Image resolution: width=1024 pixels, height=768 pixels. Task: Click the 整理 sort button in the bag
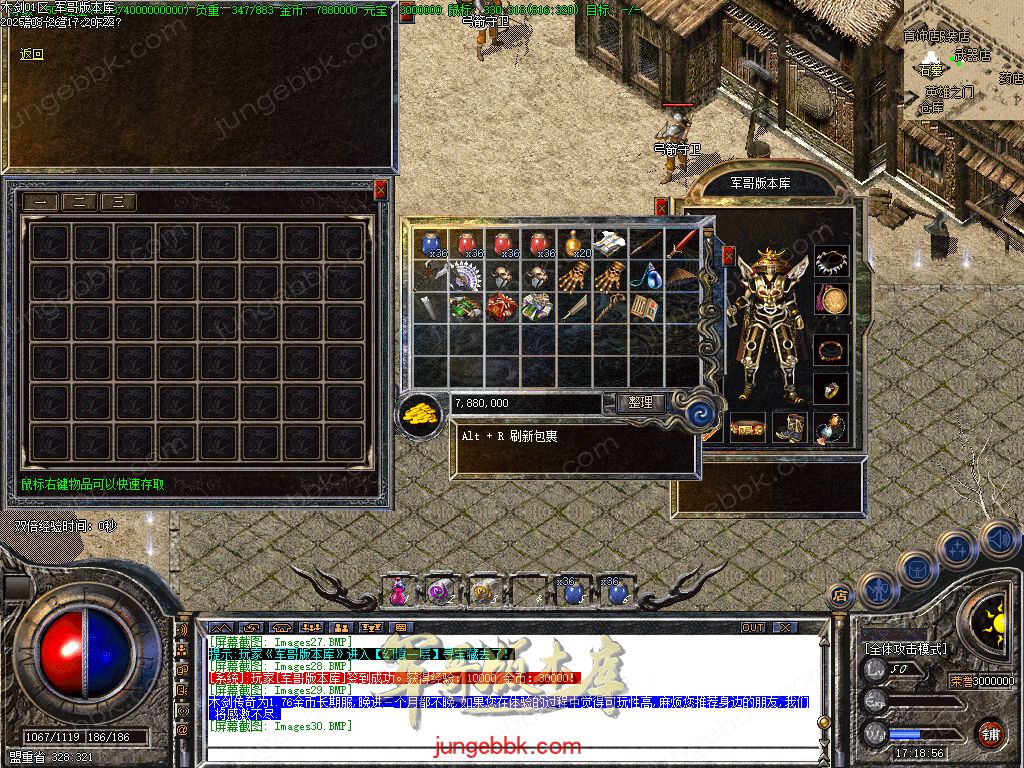[x=640, y=403]
